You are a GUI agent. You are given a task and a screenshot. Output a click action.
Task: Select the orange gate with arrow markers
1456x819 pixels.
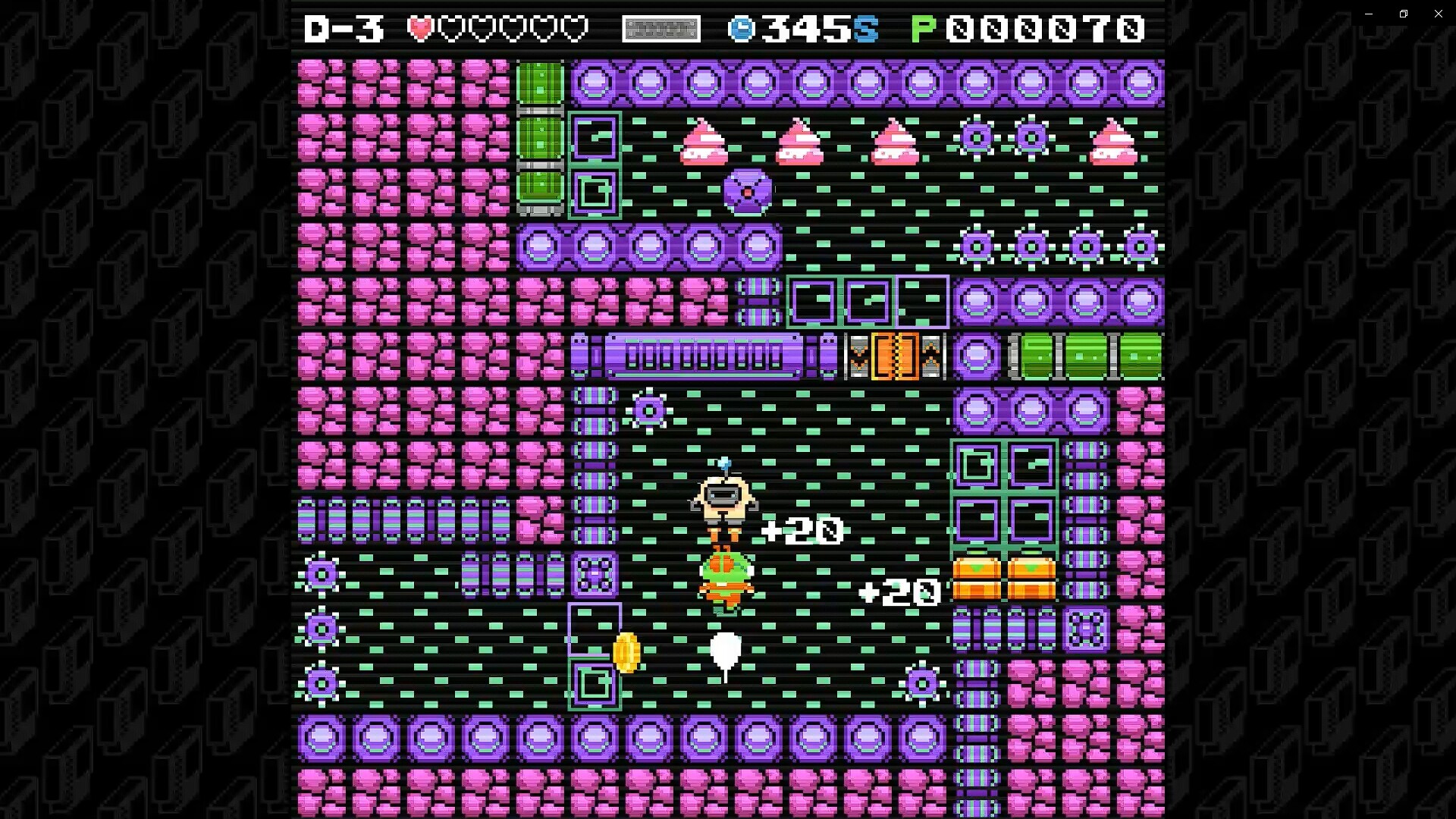pyautogui.click(x=897, y=356)
